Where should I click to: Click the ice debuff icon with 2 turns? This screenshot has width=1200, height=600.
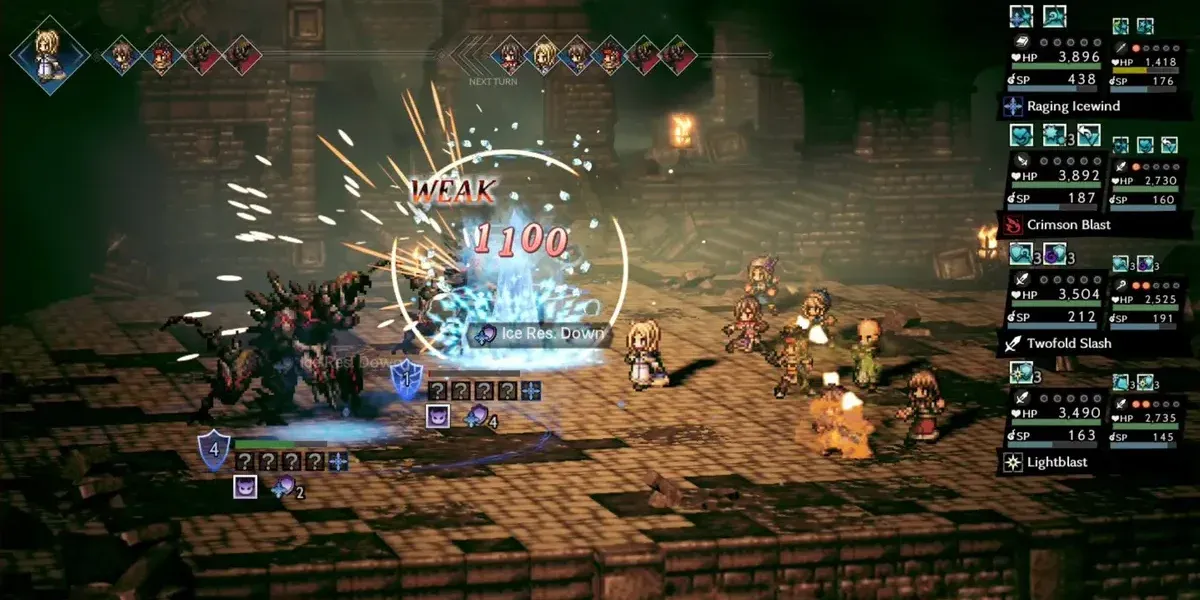point(285,488)
